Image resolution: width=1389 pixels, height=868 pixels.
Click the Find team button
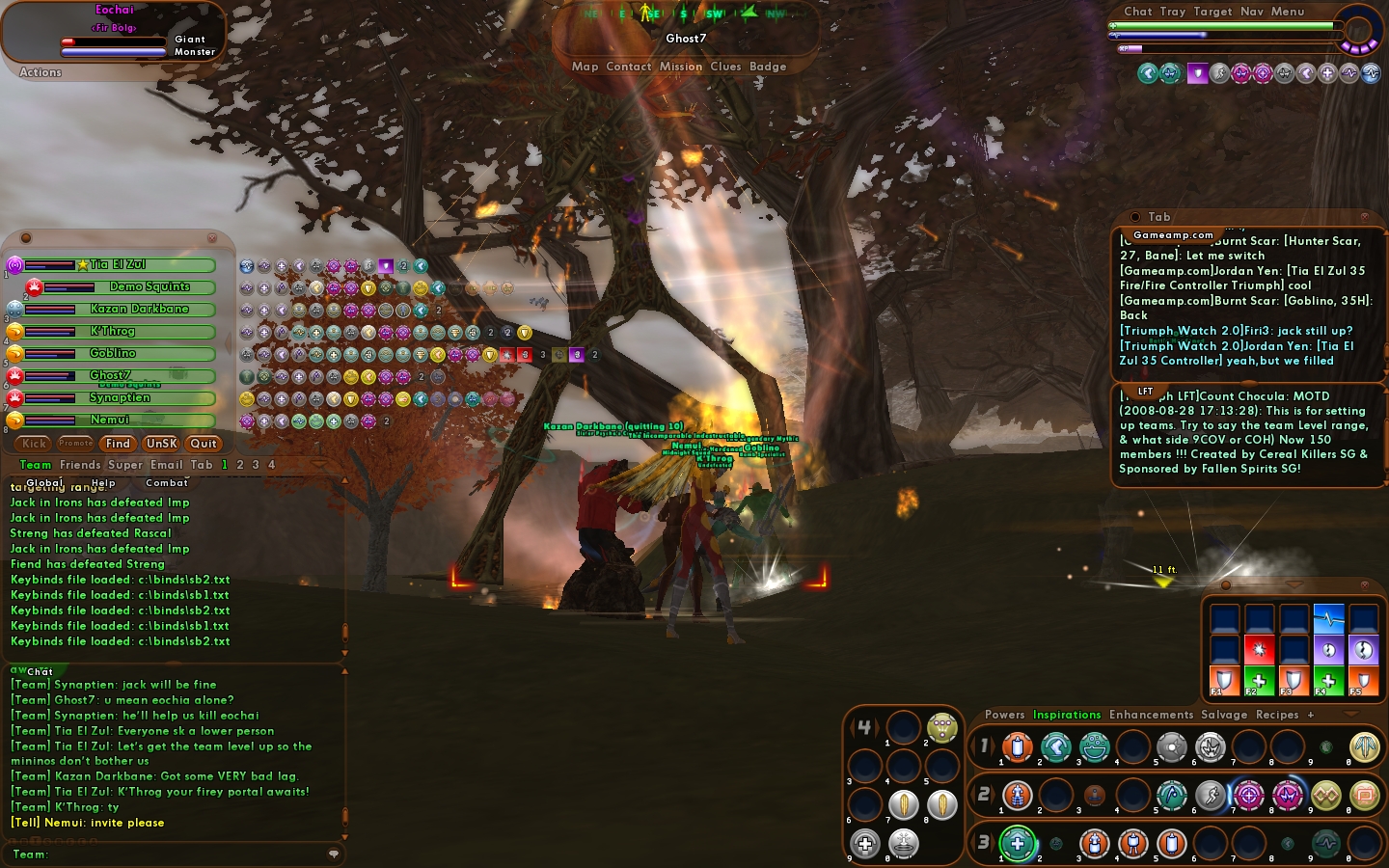tap(118, 444)
